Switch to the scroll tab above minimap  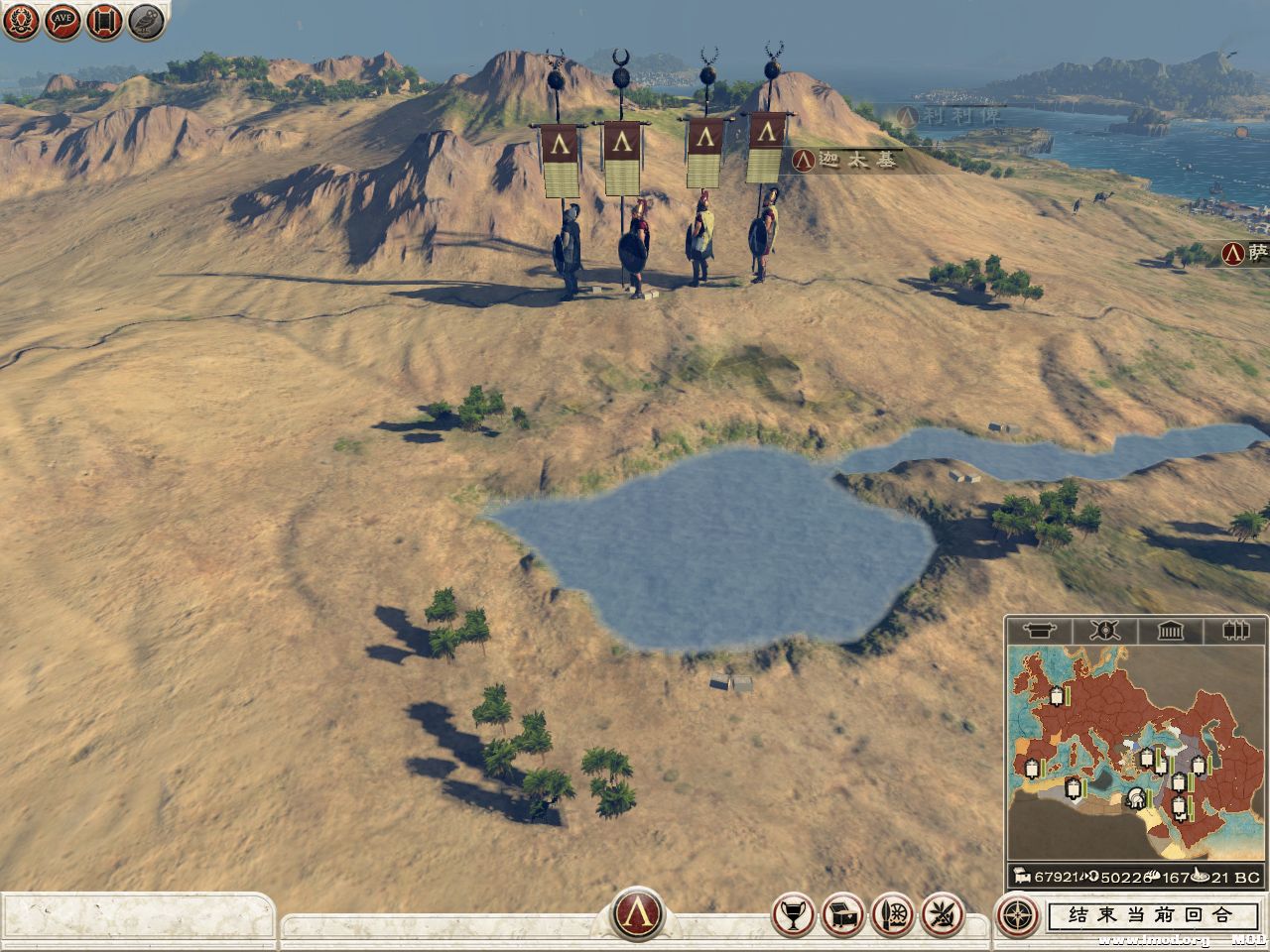coord(1040,630)
